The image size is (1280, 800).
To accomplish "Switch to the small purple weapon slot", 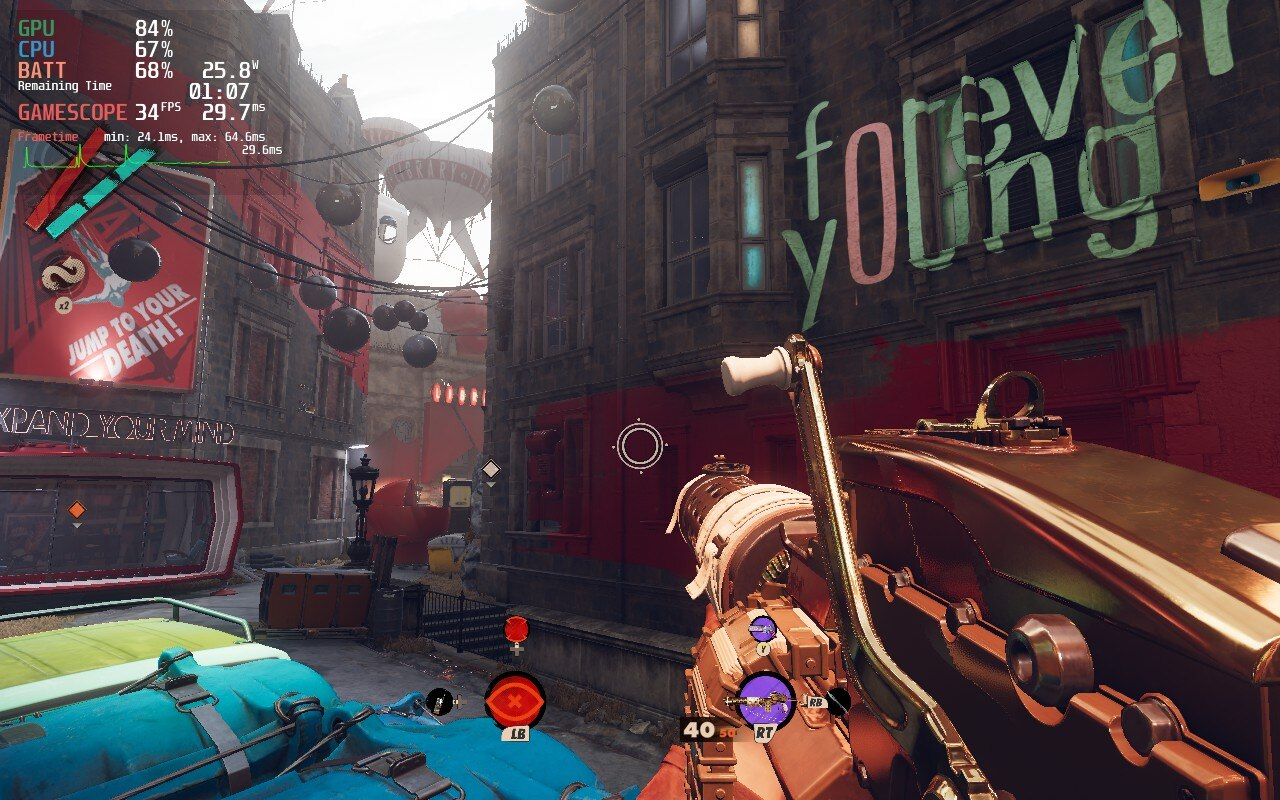I will click(762, 628).
